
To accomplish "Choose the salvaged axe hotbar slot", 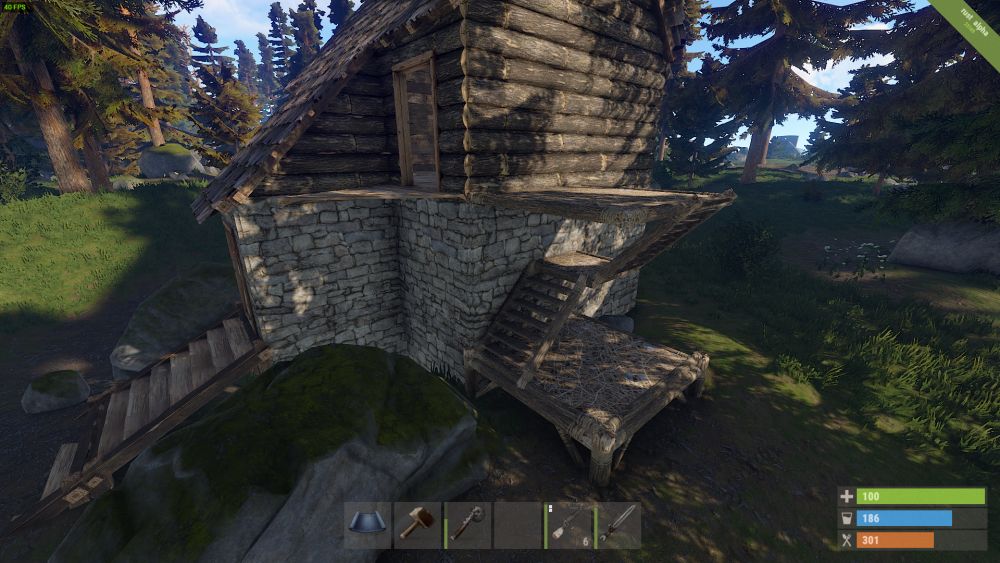I will (467, 525).
